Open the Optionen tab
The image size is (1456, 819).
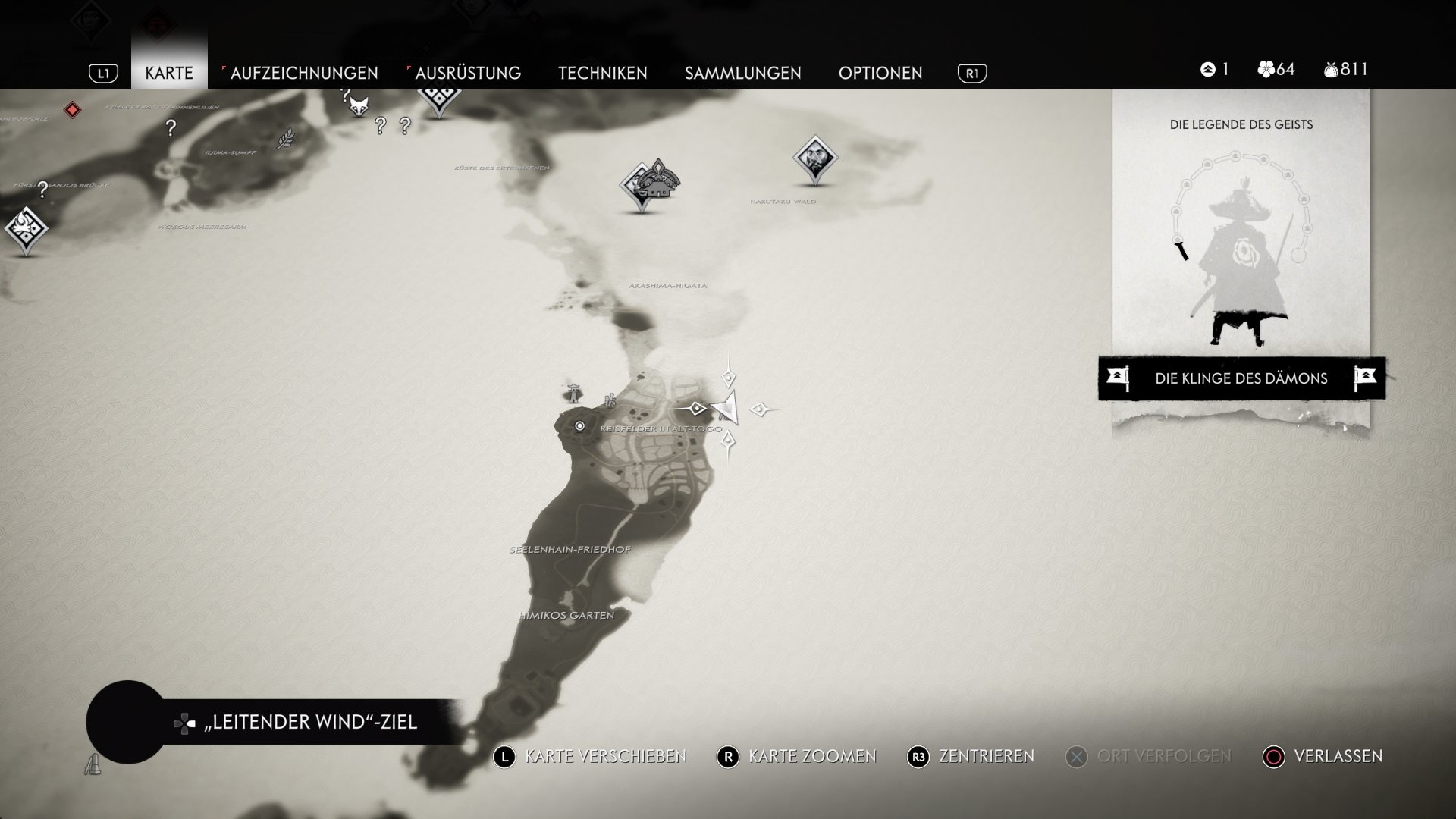pos(880,73)
